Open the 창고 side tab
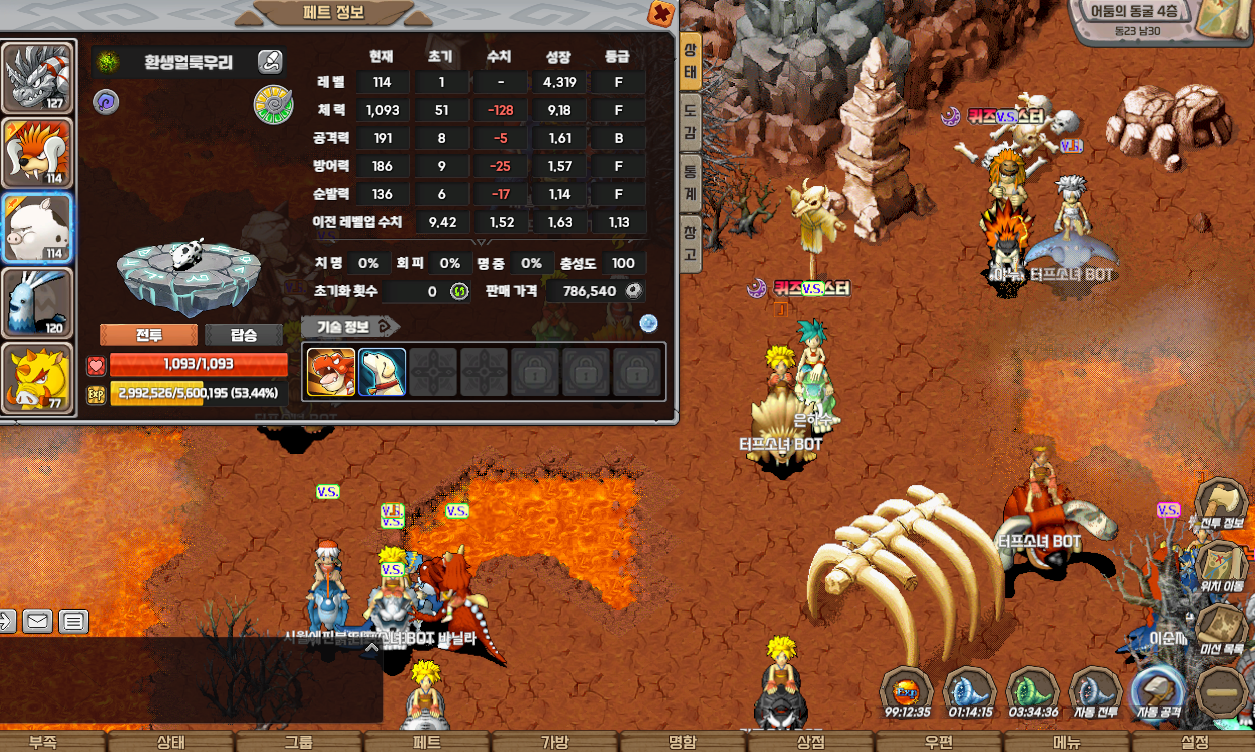Screen dimensions: 1255x752 click(690, 243)
